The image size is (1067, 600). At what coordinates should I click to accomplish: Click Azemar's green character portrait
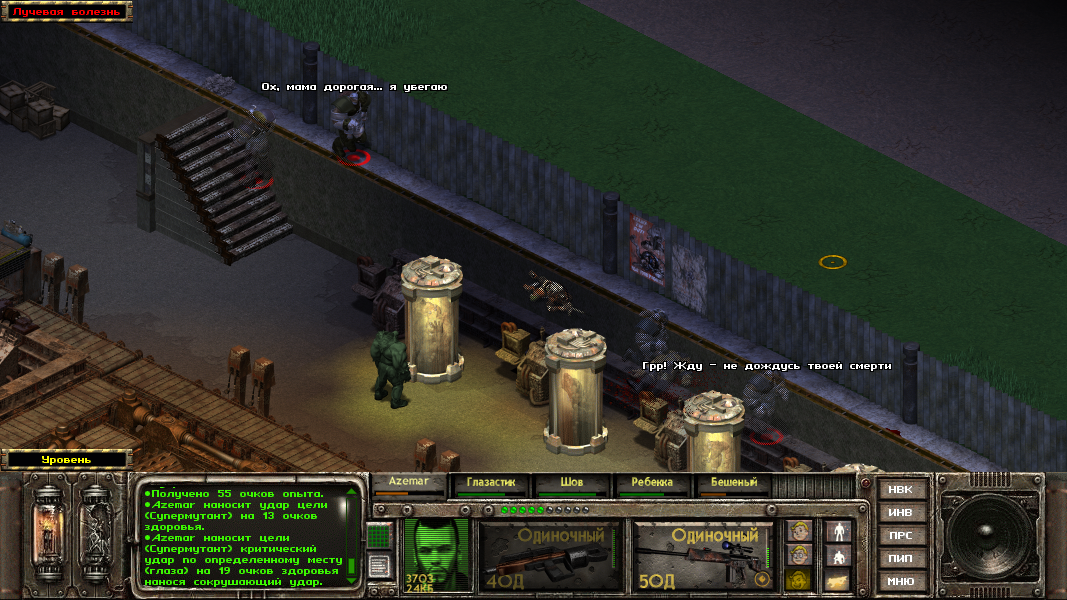pyautogui.click(x=437, y=553)
